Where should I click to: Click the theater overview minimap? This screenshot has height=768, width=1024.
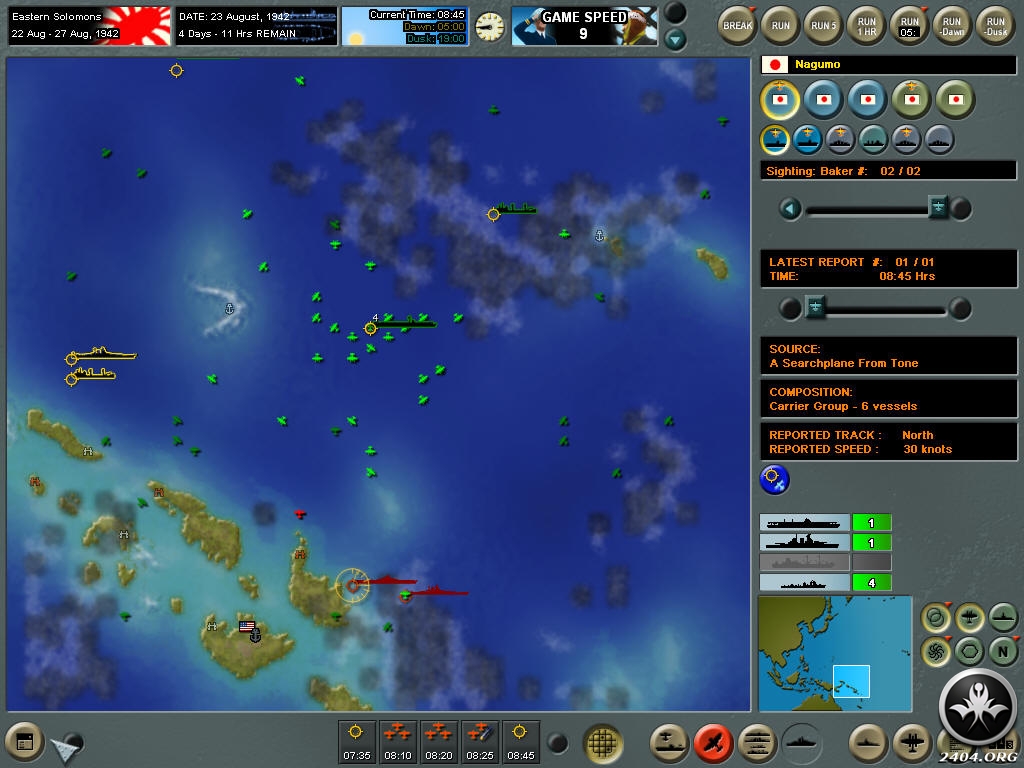pos(835,653)
